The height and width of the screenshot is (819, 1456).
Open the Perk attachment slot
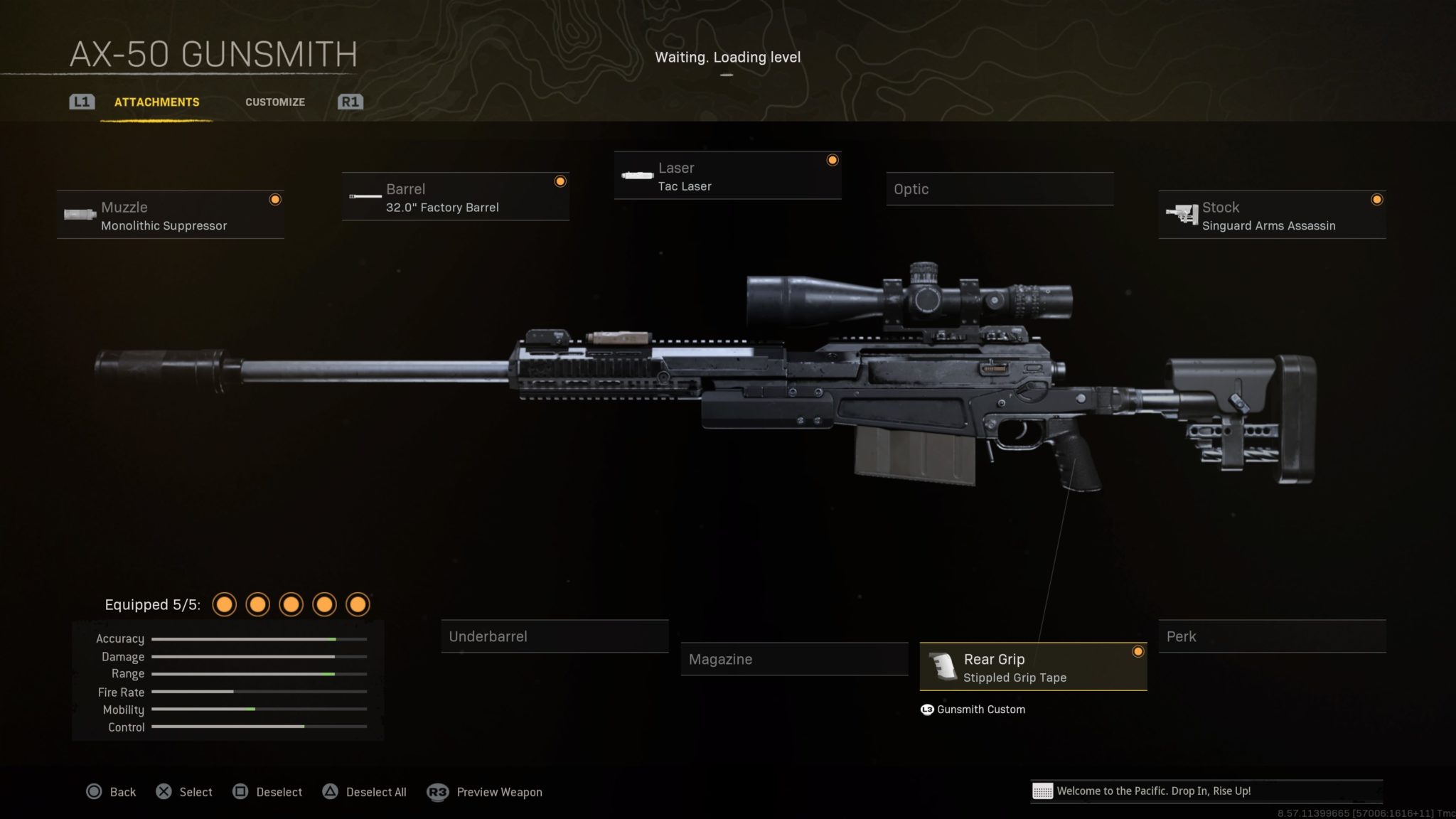tap(1273, 636)
